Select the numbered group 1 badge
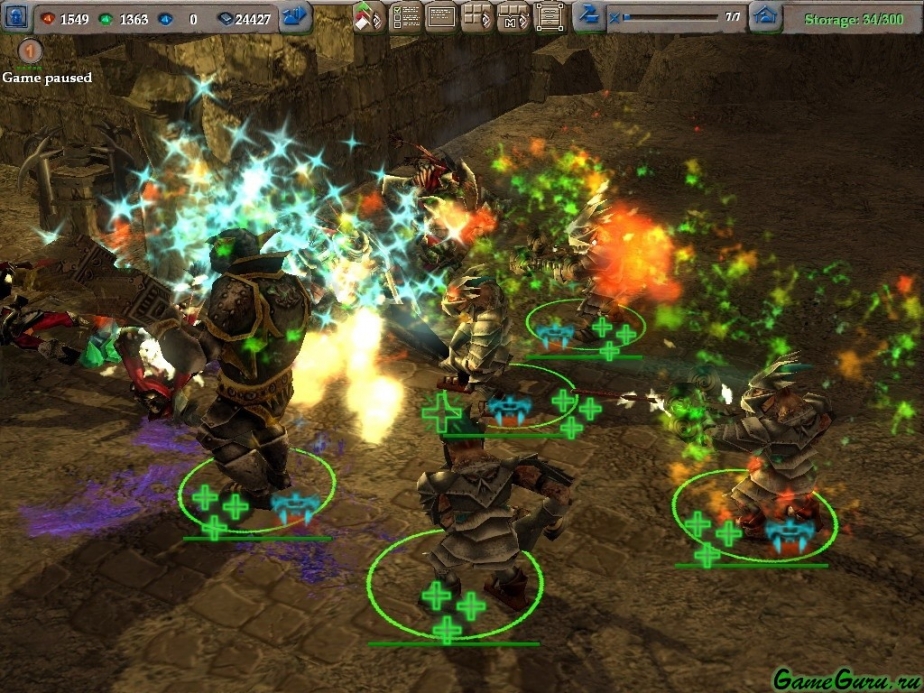Image resolution: width=924 pixels, height=693 pixels. coord(31,50)
